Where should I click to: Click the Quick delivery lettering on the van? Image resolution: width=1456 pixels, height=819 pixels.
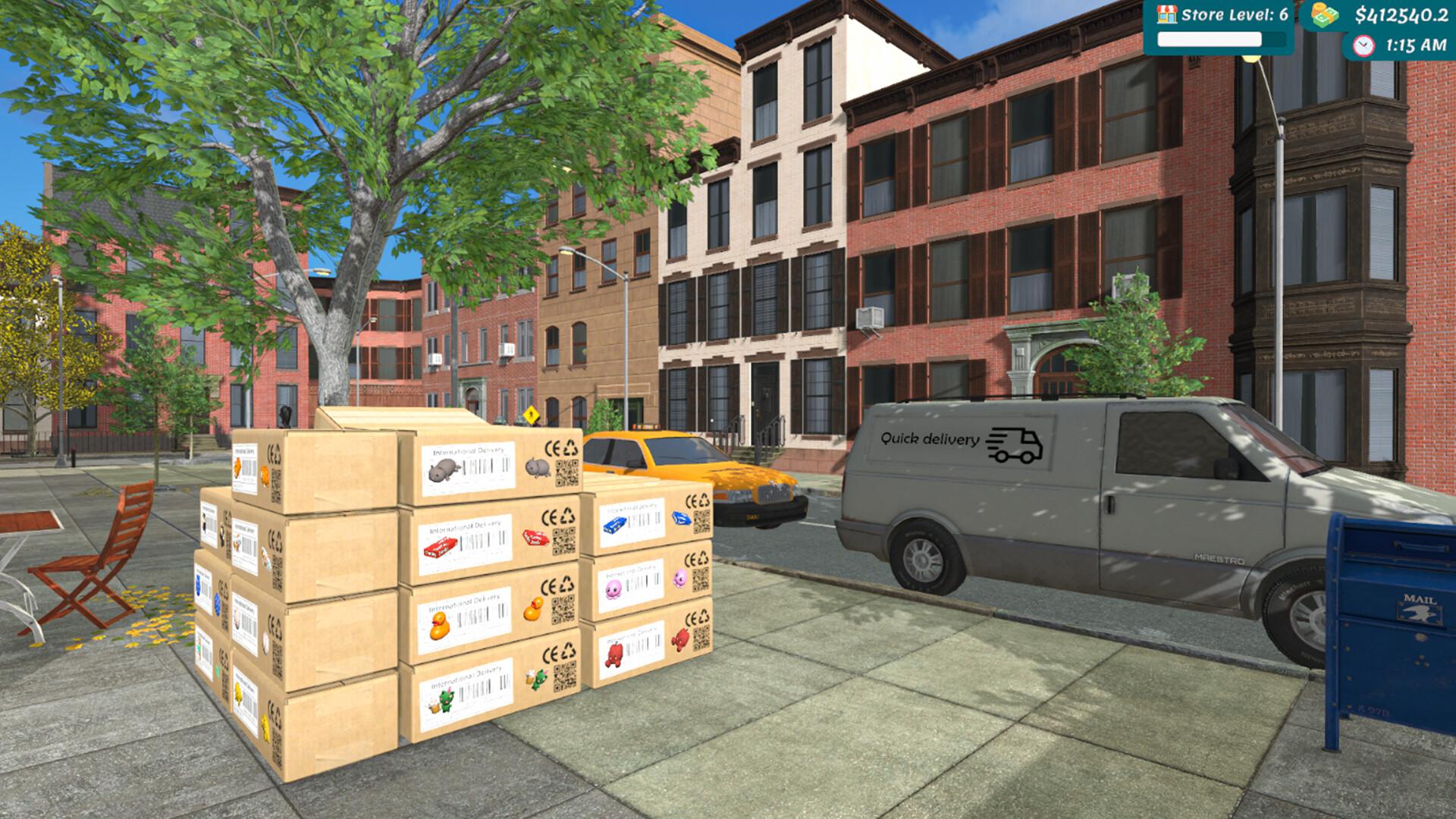[930, 438]
